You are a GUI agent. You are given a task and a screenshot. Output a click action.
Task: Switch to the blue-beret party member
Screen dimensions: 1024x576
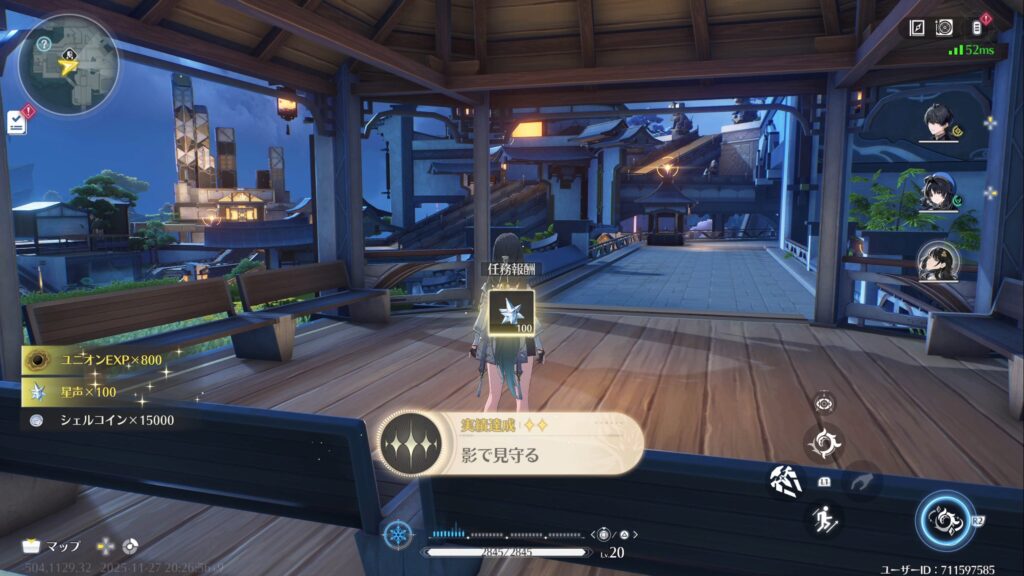coord(938,192)
